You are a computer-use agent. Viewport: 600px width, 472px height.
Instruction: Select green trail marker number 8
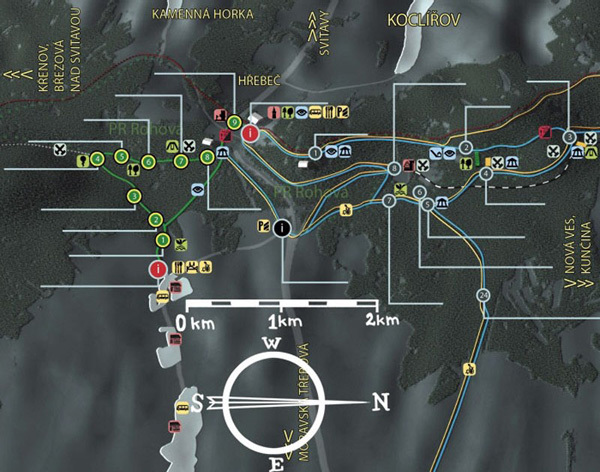[x=207, y=157]
